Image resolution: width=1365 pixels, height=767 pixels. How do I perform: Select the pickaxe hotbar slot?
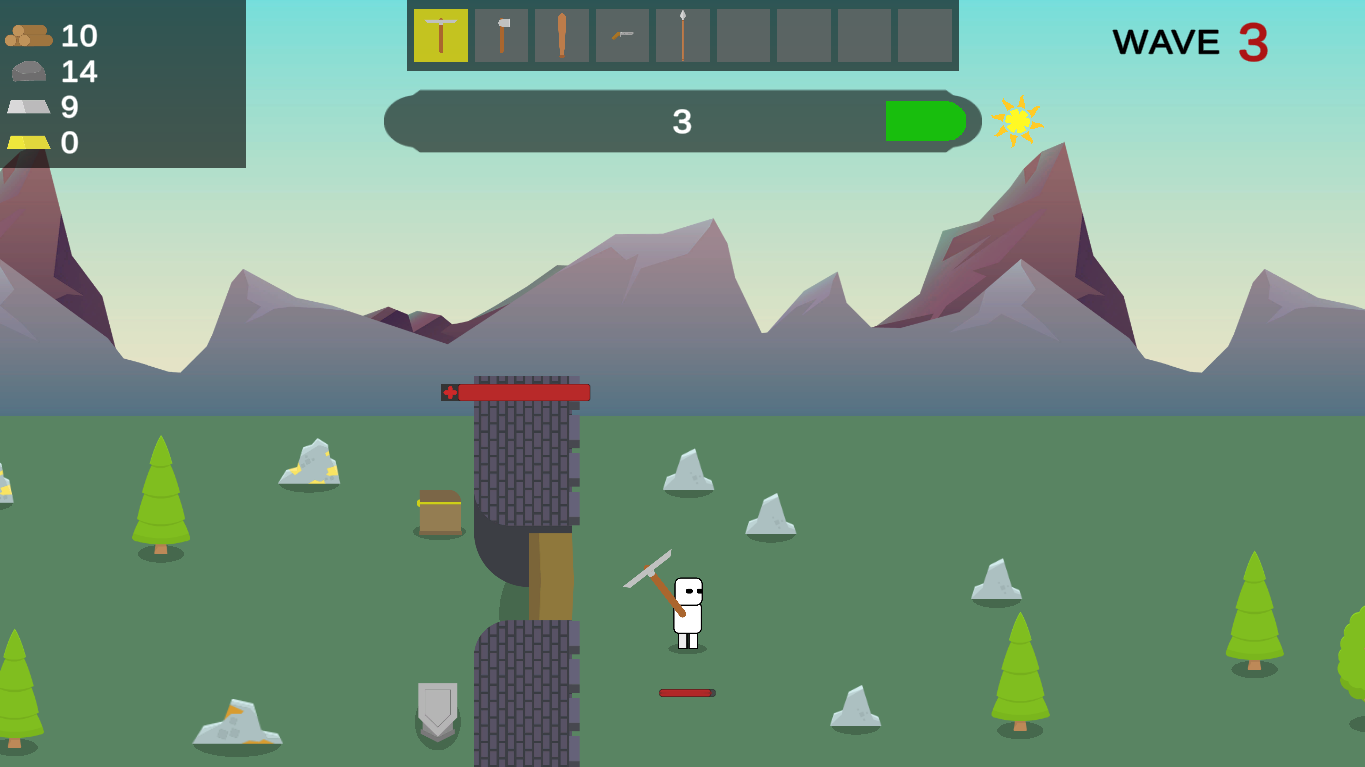(441, 36)
